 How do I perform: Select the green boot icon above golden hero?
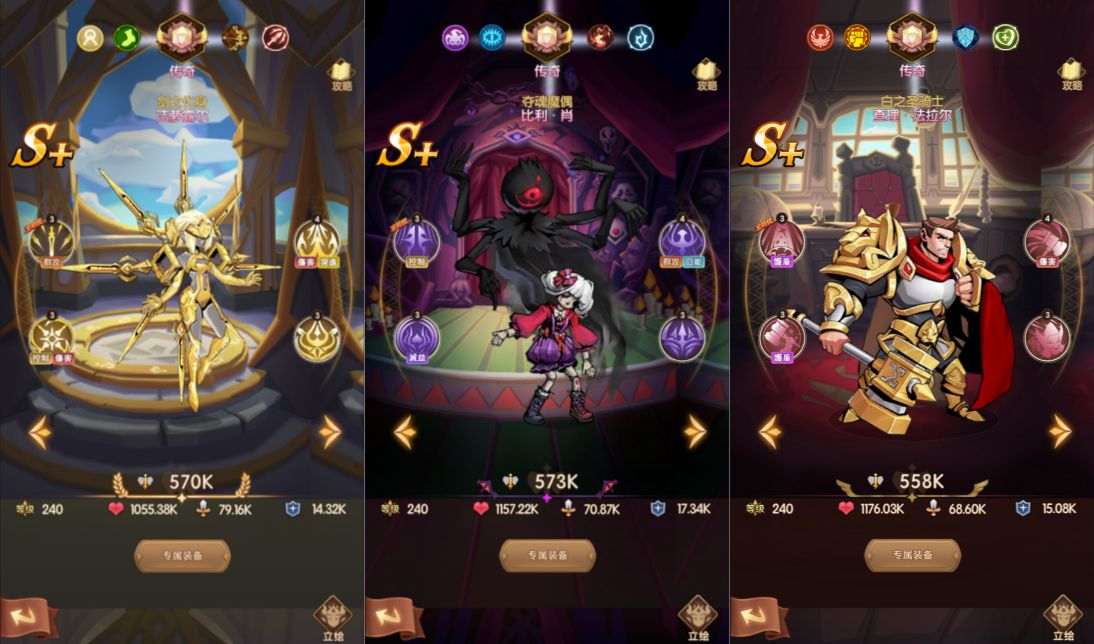tap(127, 38)
